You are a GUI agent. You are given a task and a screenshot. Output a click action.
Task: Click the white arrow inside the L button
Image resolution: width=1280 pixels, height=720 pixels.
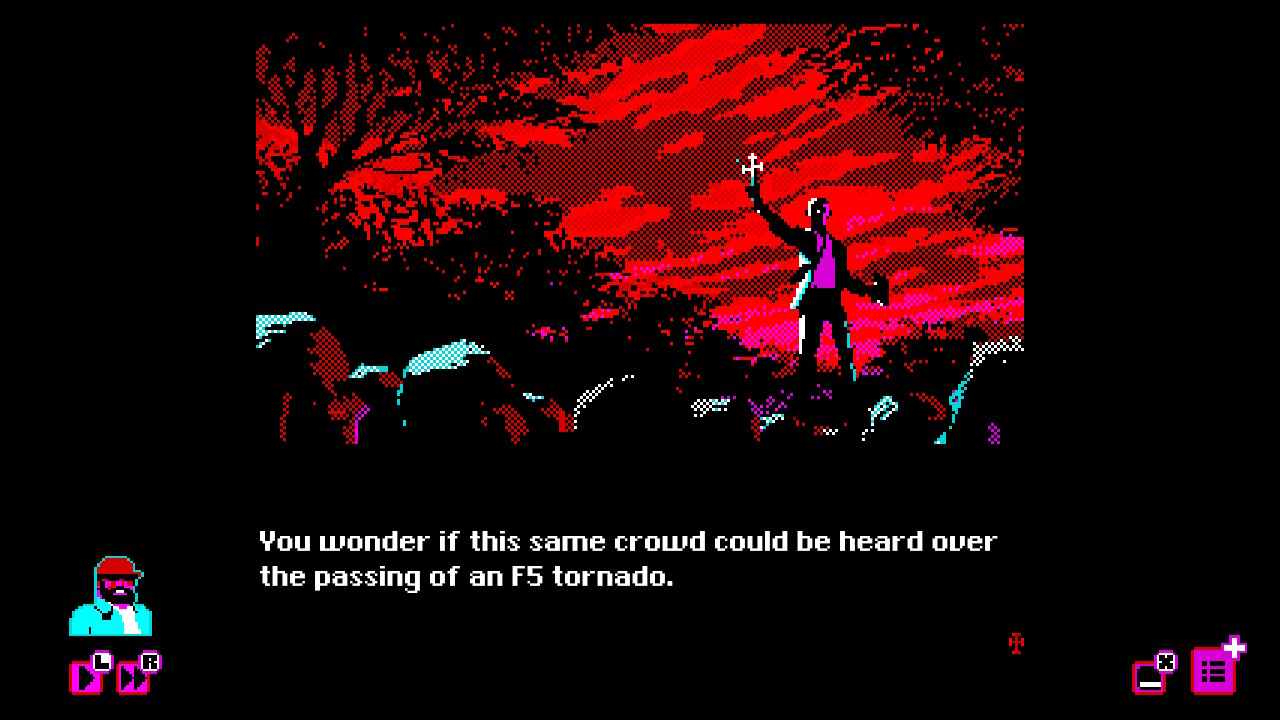87,678
